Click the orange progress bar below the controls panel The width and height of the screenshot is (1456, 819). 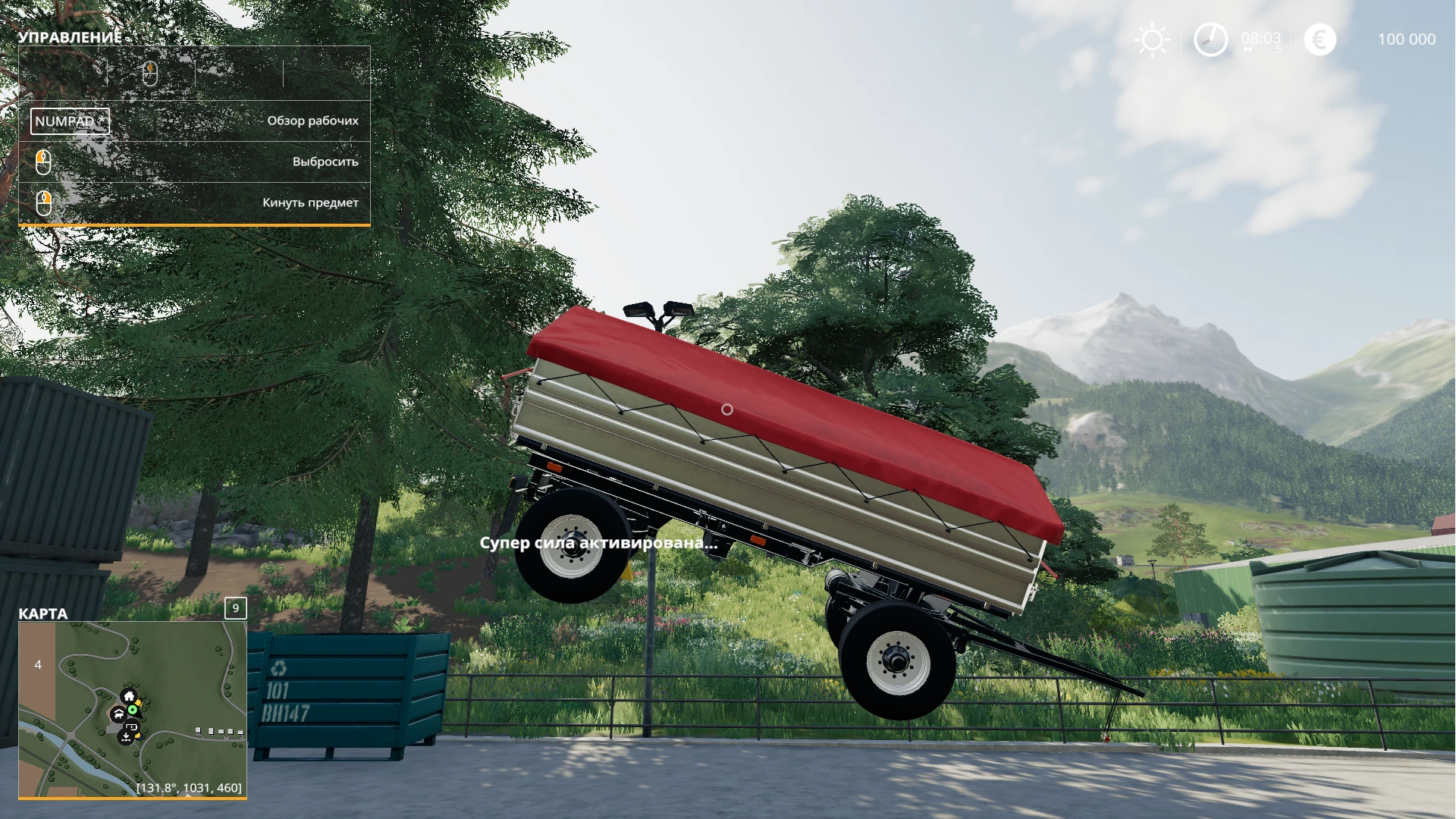pos(193,225)
